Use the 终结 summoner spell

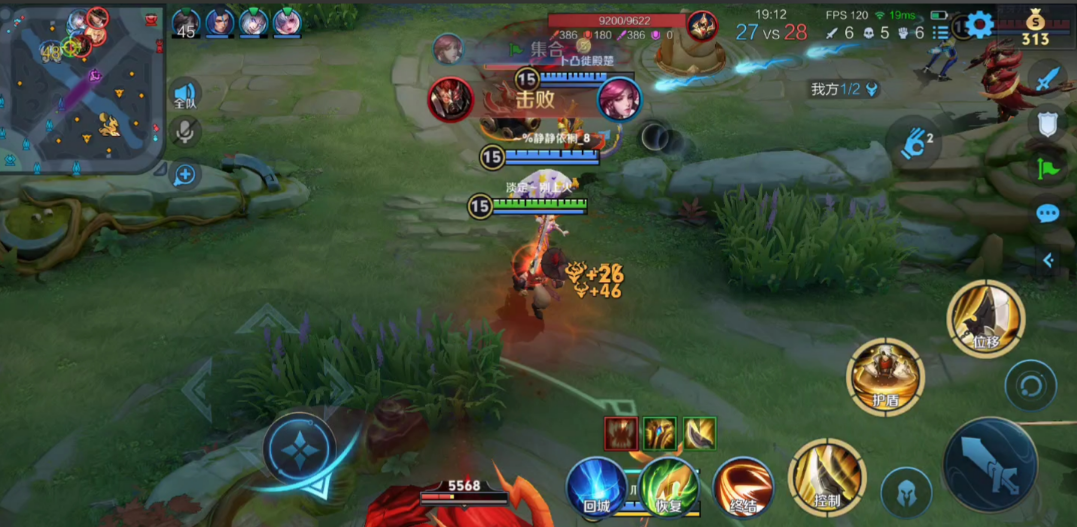pyautogui.click(x=743, y=486)
